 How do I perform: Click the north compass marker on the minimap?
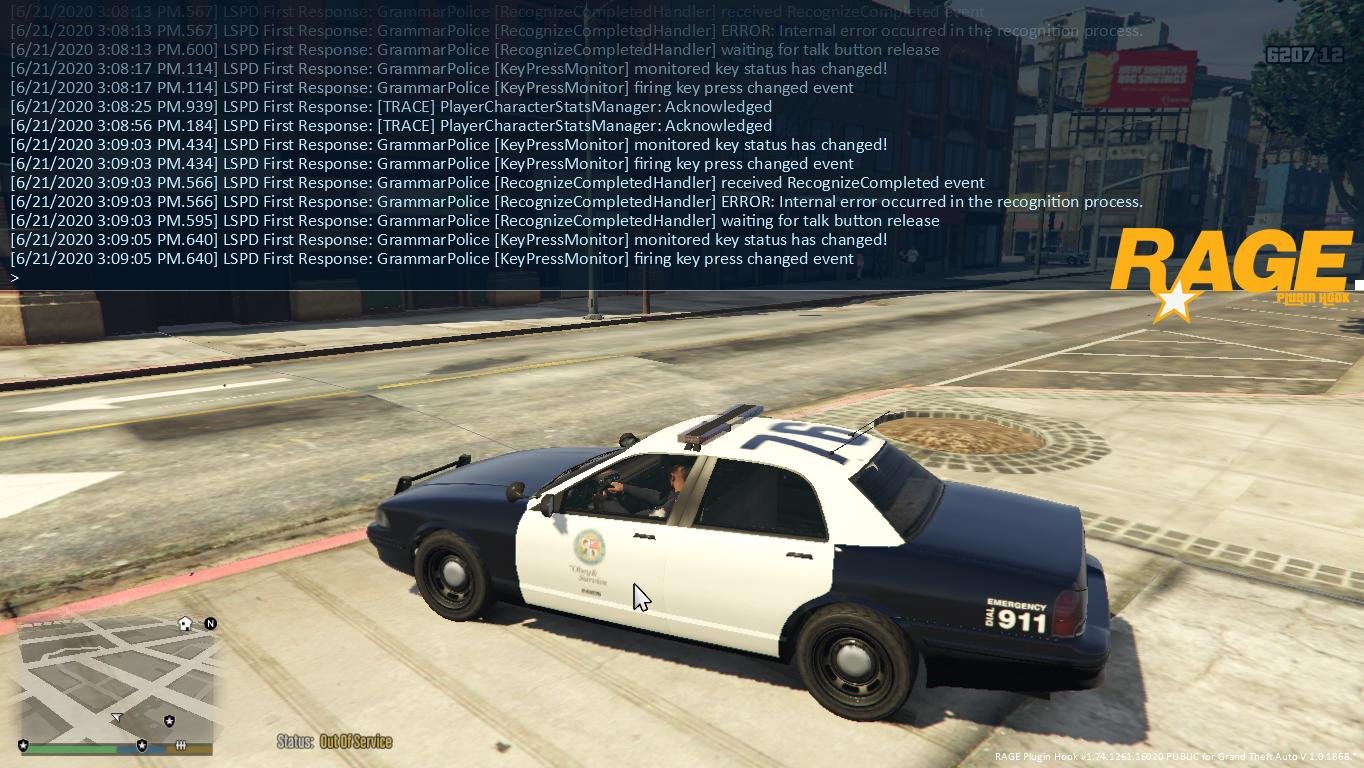tap(211, 624)
